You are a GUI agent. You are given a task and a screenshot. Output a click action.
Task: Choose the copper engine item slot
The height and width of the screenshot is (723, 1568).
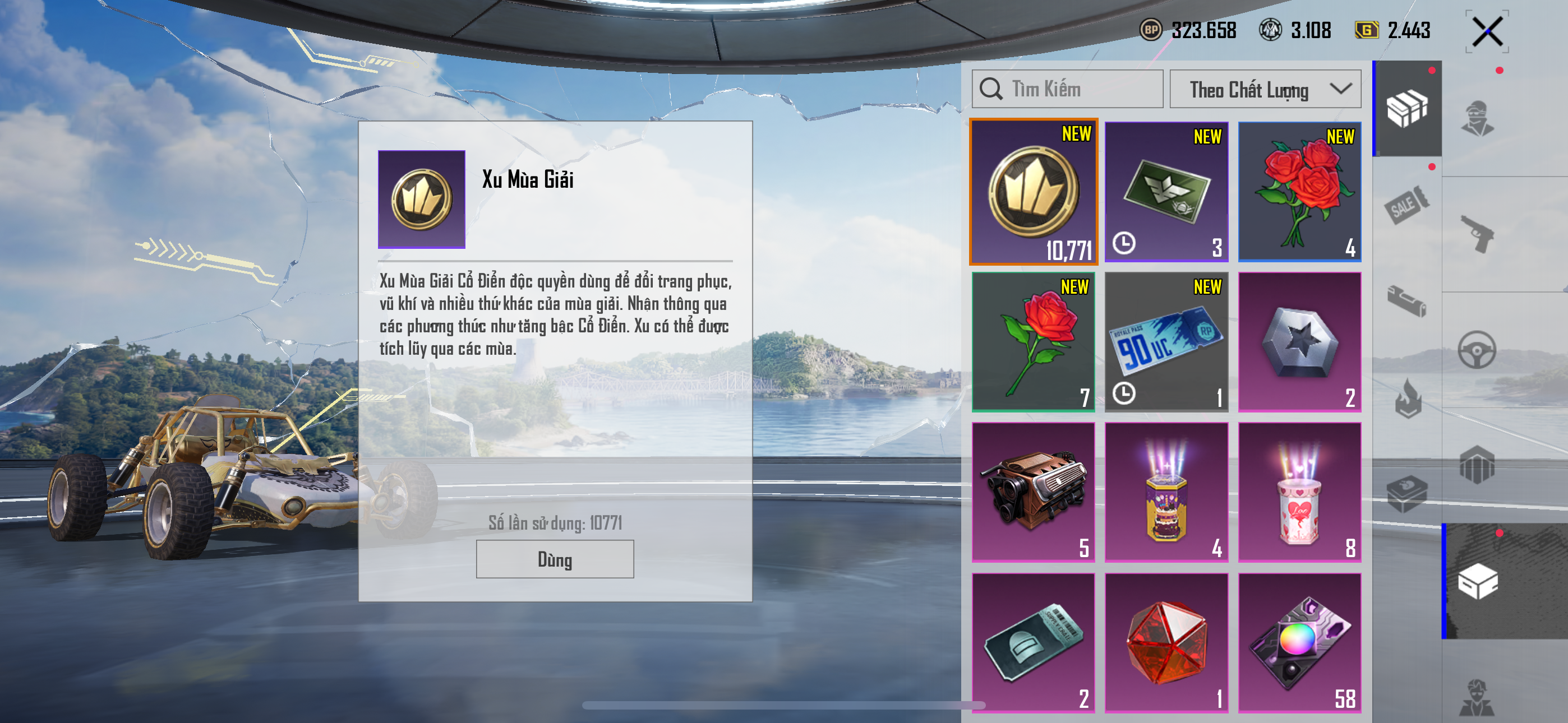tap(1033, 492)
